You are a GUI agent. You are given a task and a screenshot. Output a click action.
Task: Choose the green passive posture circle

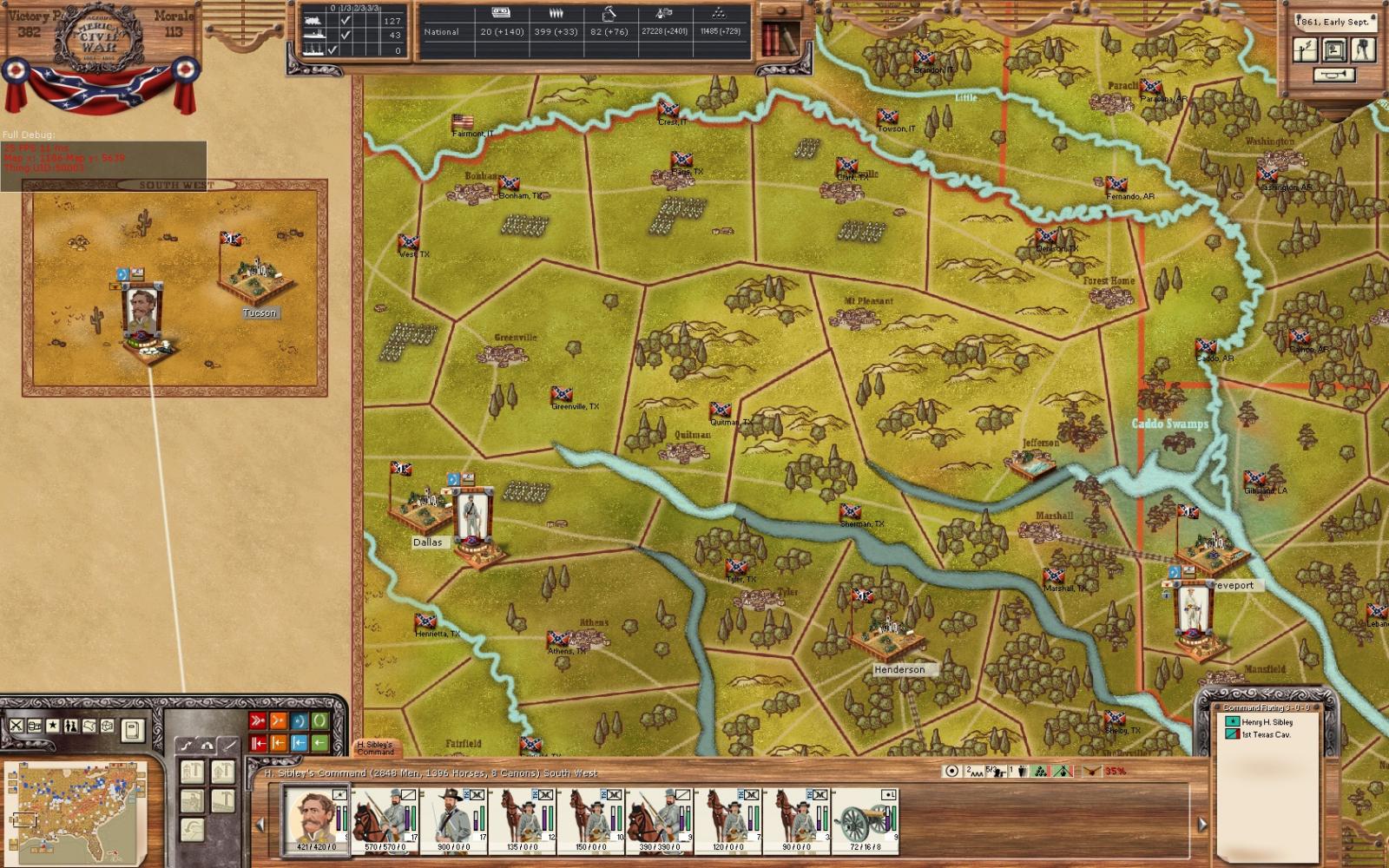(x=319, y=720)
